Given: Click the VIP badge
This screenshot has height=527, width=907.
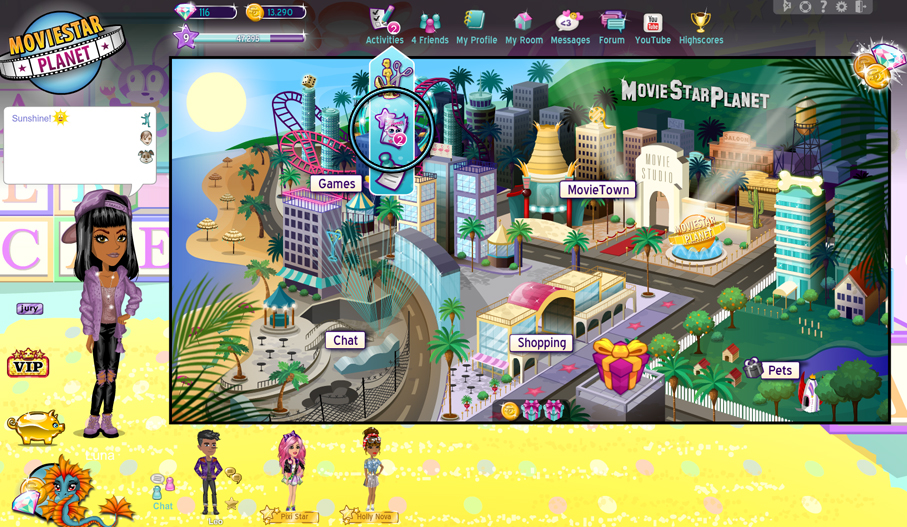Looking at the screenshot, I should [x=28, y=364].
